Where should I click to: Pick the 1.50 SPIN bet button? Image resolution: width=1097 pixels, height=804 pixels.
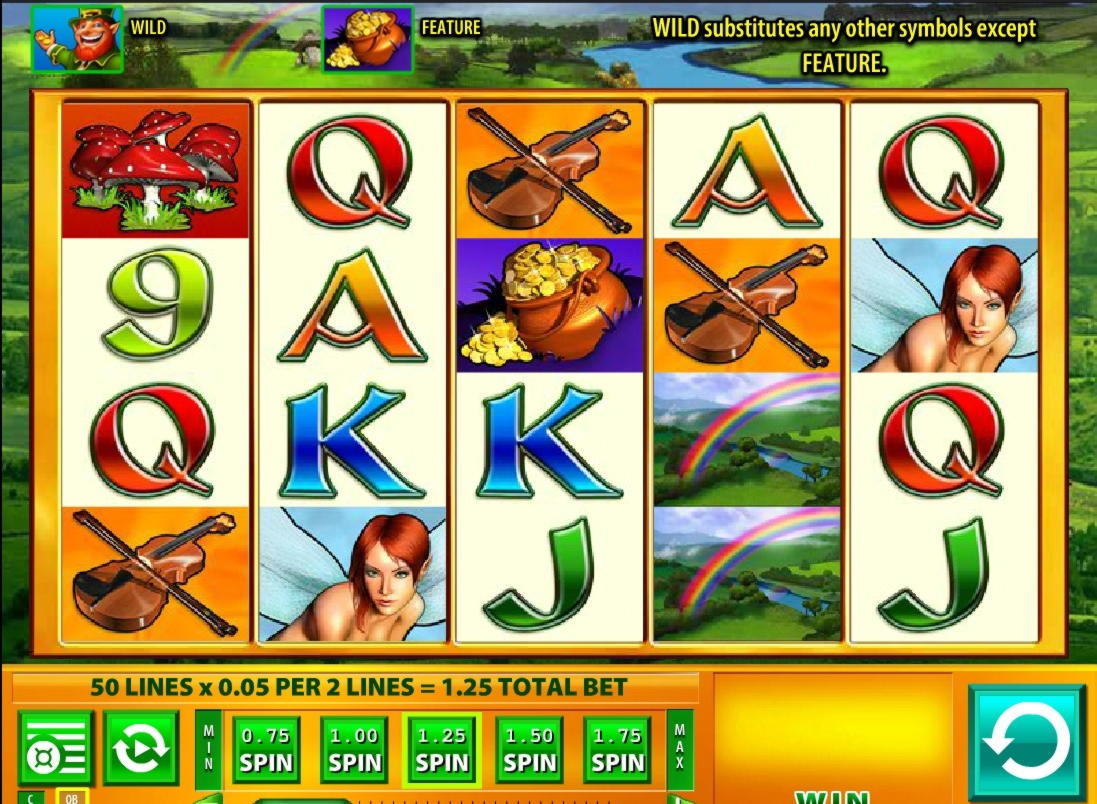point(529,750)
